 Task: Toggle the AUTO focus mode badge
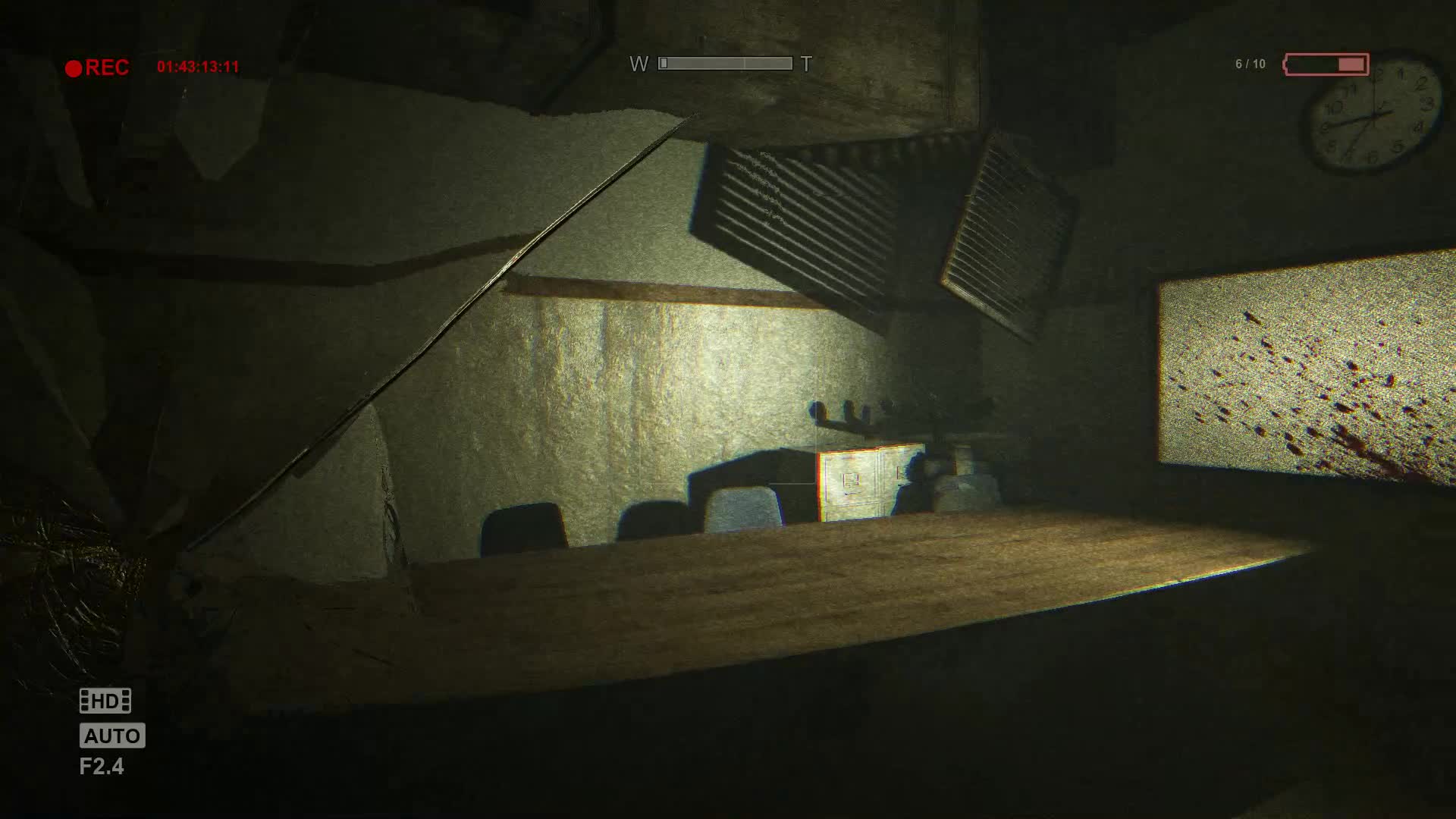[x=111, y=734]
